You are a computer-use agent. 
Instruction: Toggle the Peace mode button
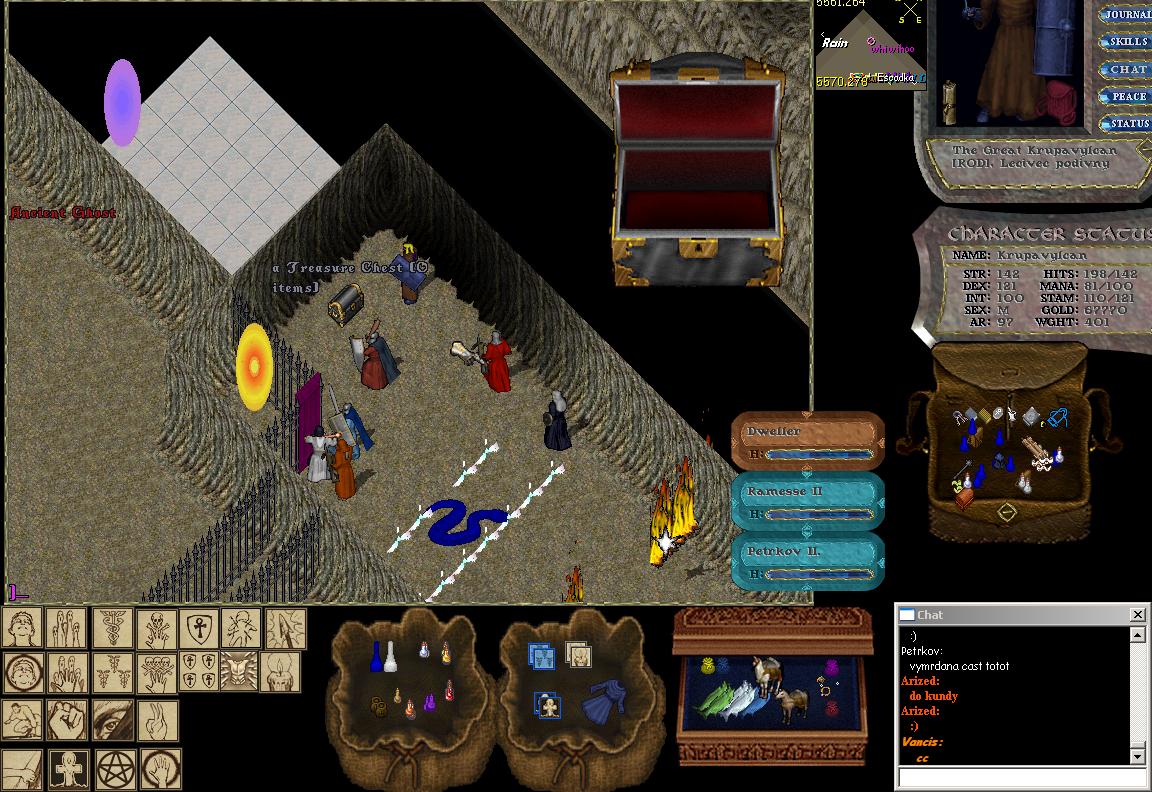pos(1128,96)
